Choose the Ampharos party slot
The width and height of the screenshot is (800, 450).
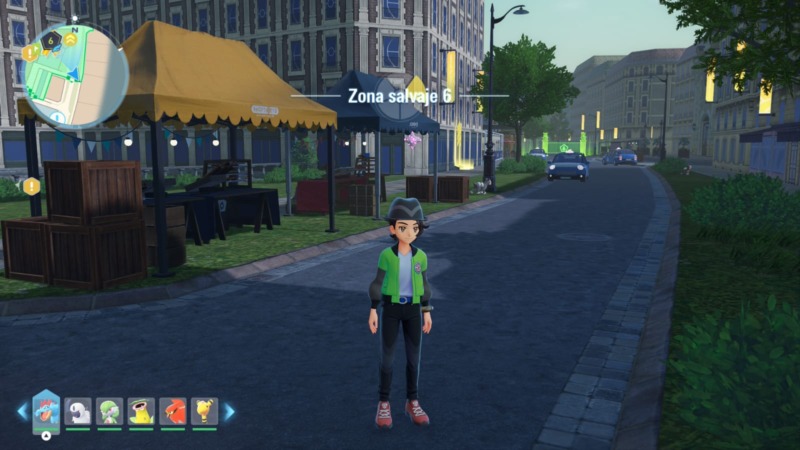click(204, 411)
